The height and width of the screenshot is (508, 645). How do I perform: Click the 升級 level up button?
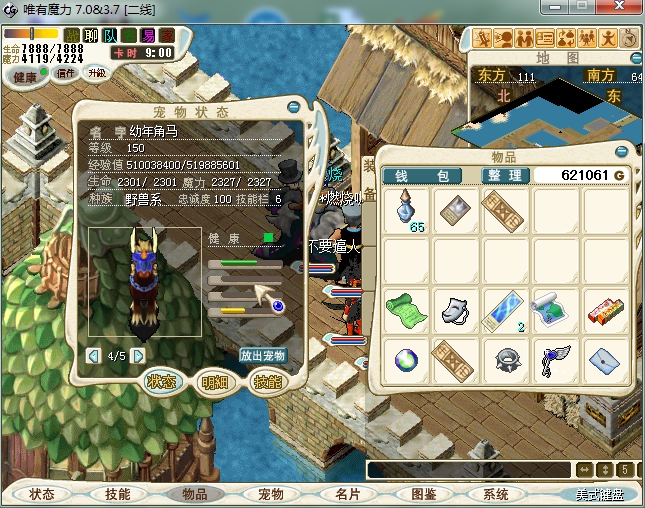(x=98, y=74)
